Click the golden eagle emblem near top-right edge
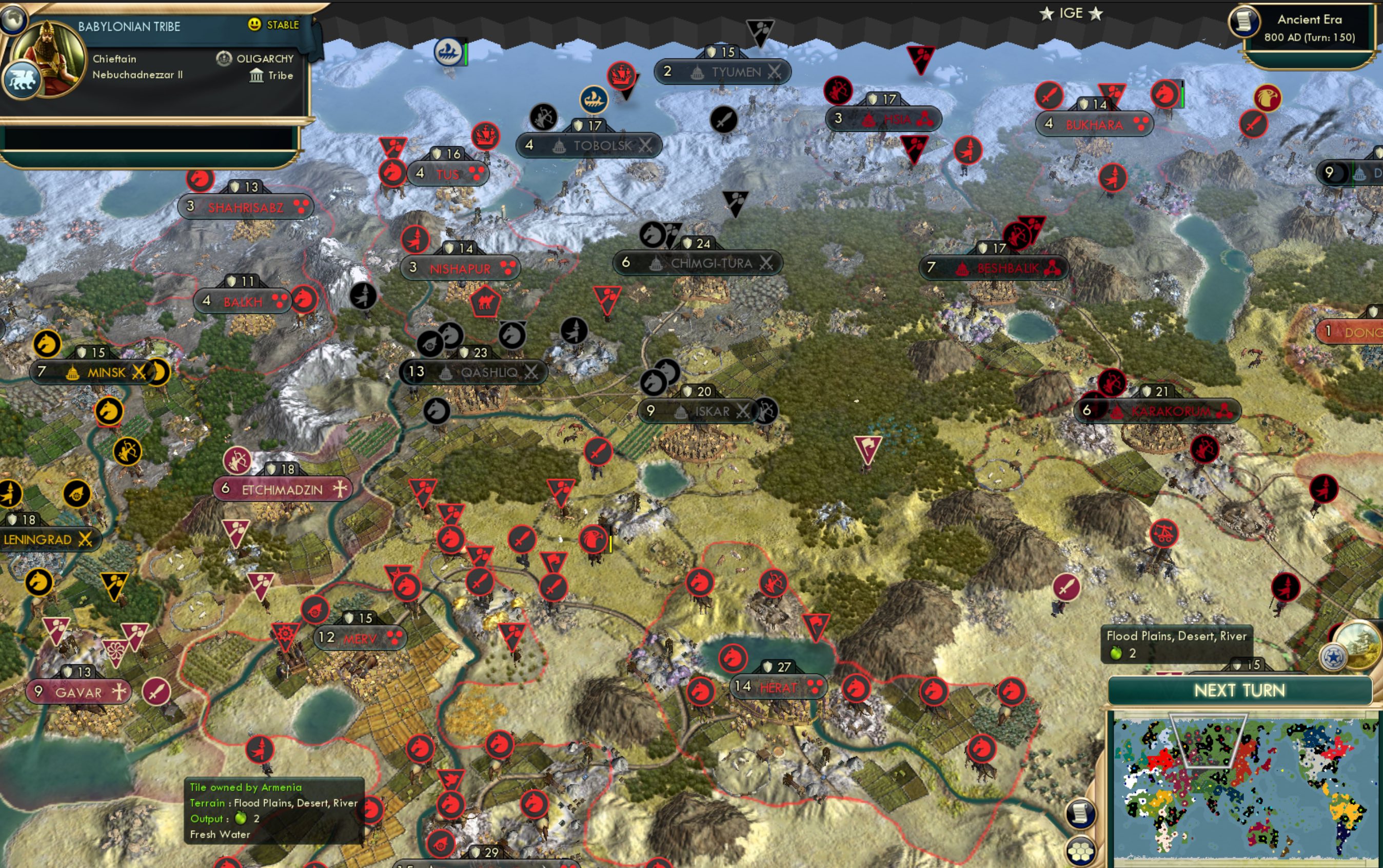 tap(1267, 97)
